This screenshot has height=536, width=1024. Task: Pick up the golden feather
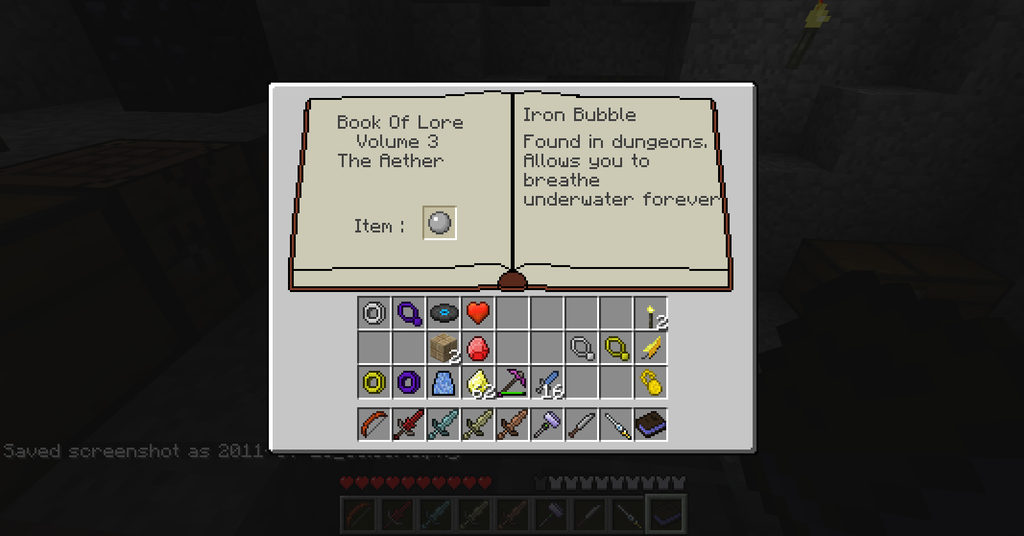650,348
